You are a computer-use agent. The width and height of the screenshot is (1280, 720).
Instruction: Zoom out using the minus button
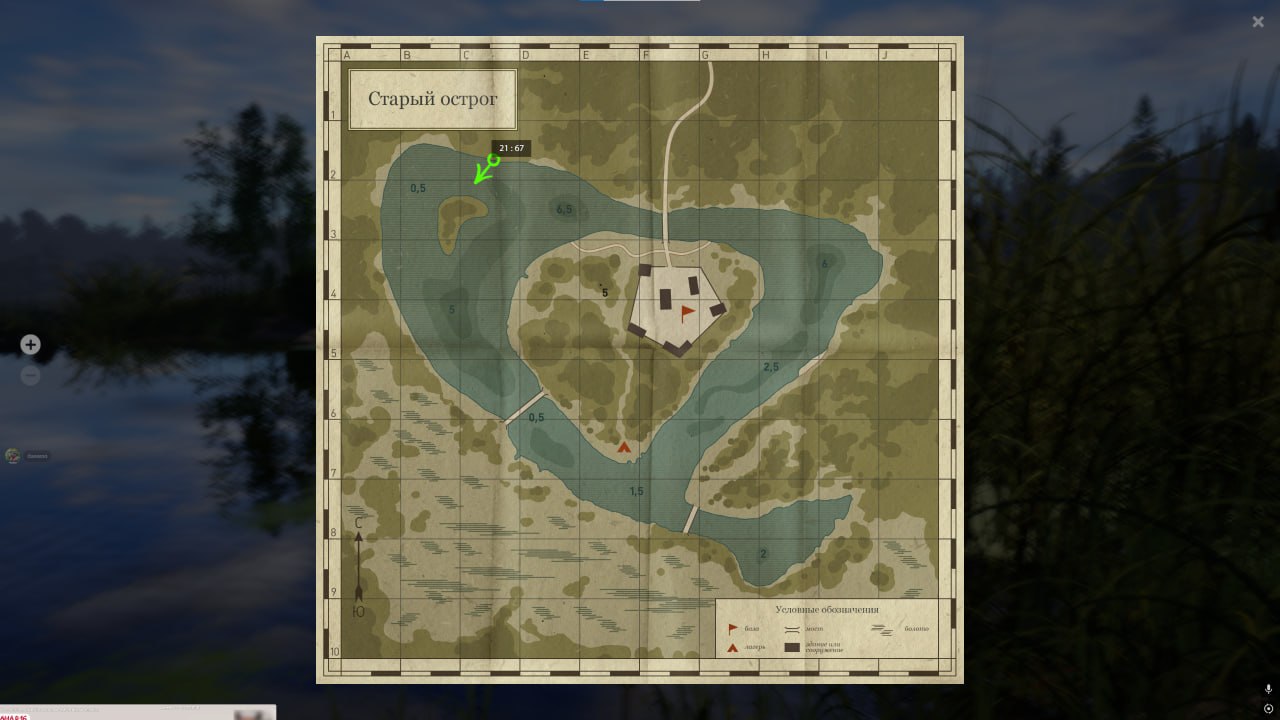(x=30, y=375)
